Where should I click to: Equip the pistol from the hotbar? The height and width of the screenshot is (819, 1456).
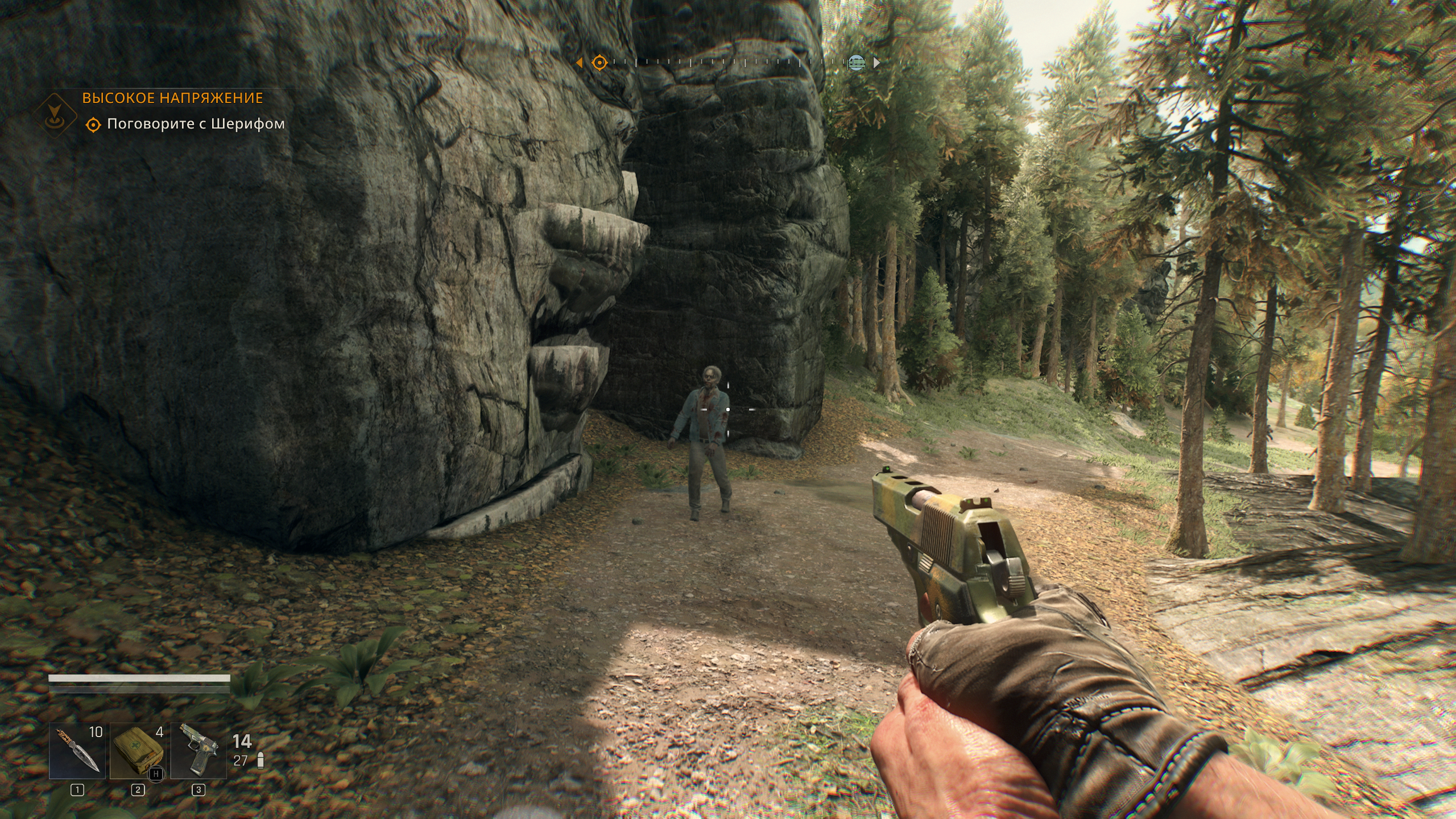(x=198, y=751)
